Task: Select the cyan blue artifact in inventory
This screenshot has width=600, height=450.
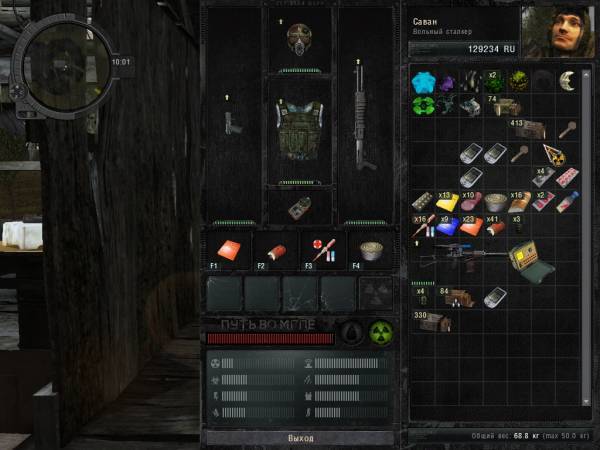Action: pyautogui.click(x=423, y=80)
